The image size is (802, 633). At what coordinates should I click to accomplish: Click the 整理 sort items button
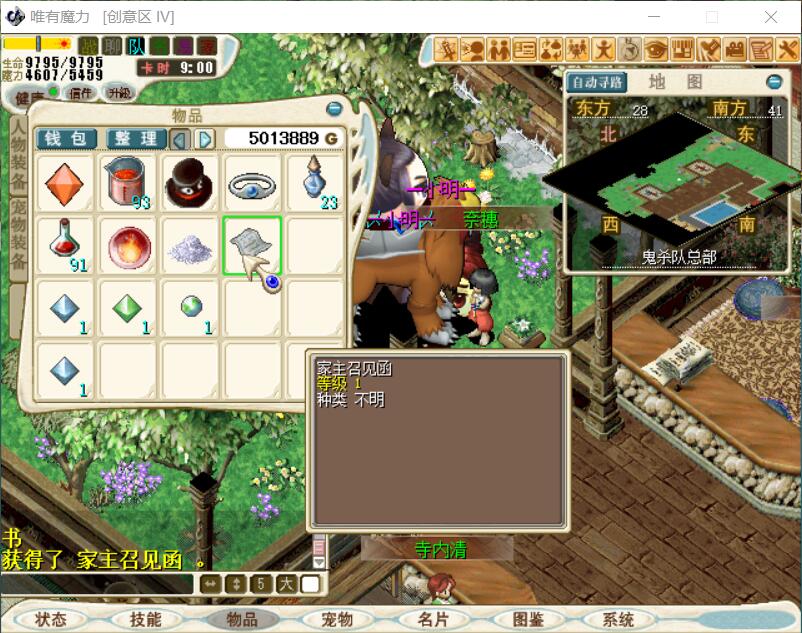pyautogui.click(x=135, y=138)
